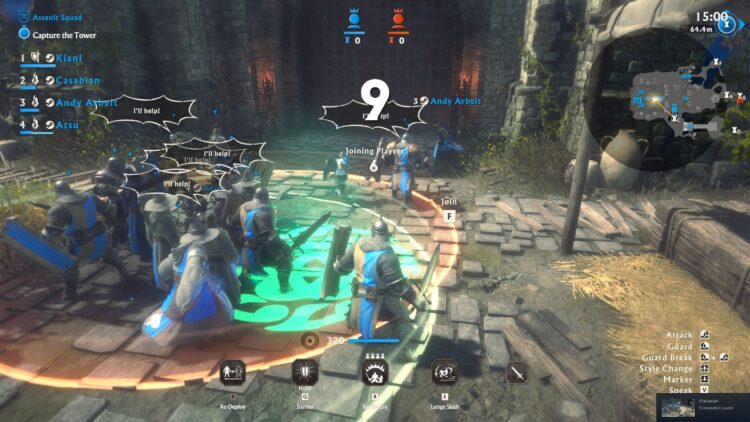750x422 pixels.
Task: Activate the Re-Deploy ability icon
Action: click(232, 374)
